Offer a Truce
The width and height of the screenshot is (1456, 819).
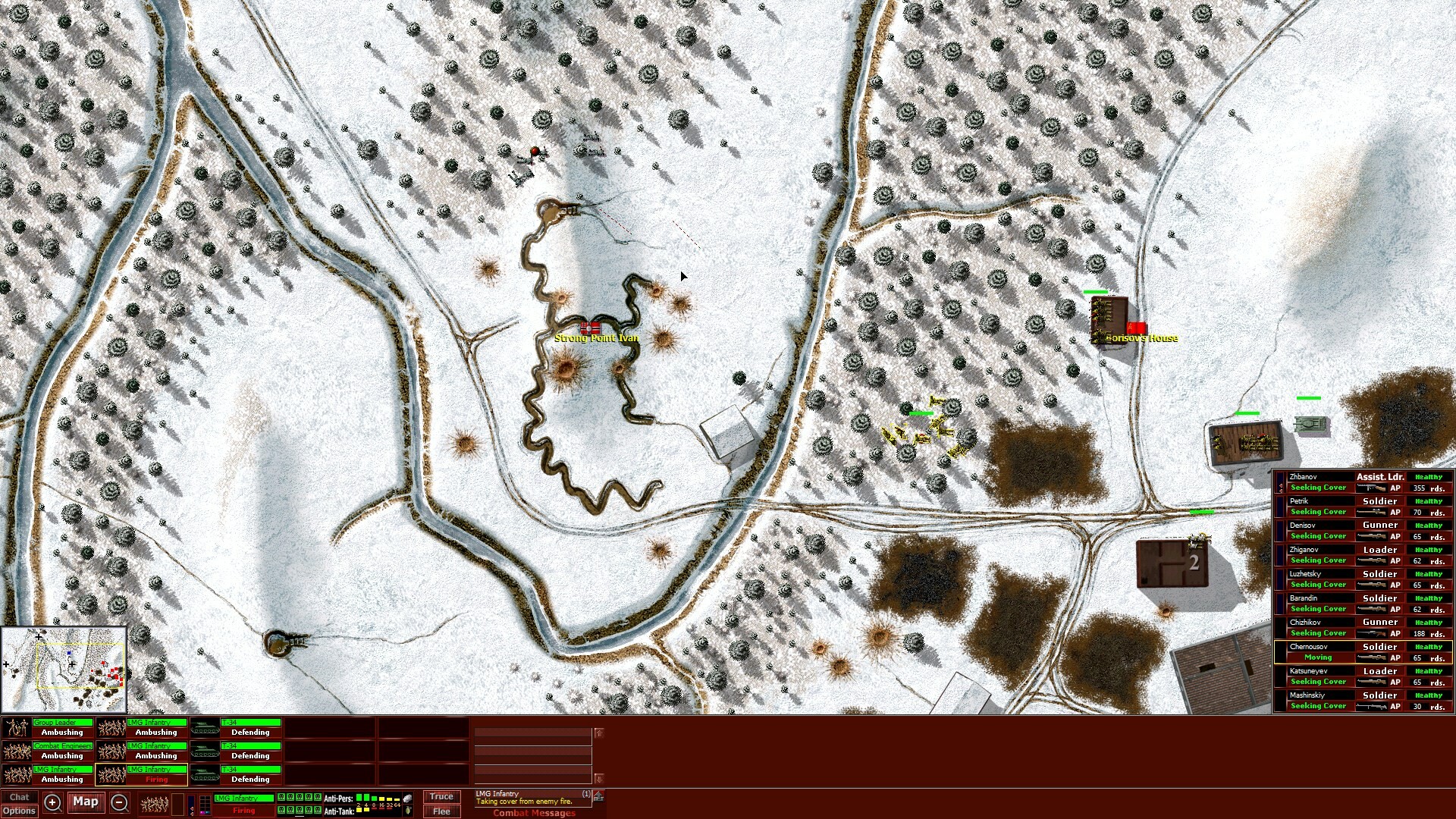441,796
